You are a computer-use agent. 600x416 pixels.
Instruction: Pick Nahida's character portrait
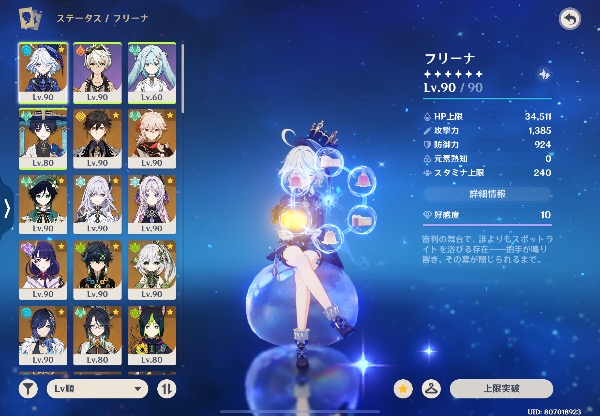coord(150,268)
